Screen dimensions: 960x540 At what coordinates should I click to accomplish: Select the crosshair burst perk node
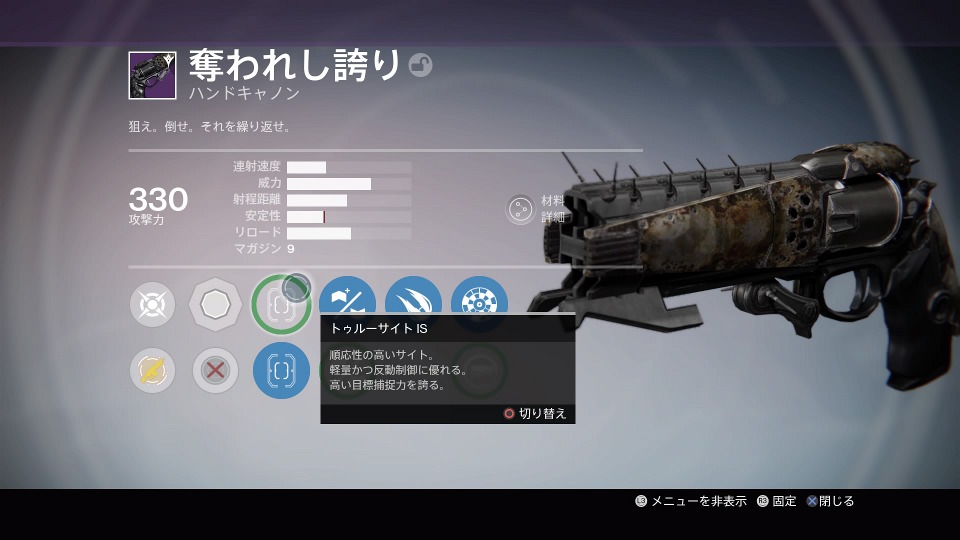[x=152, y=304]
